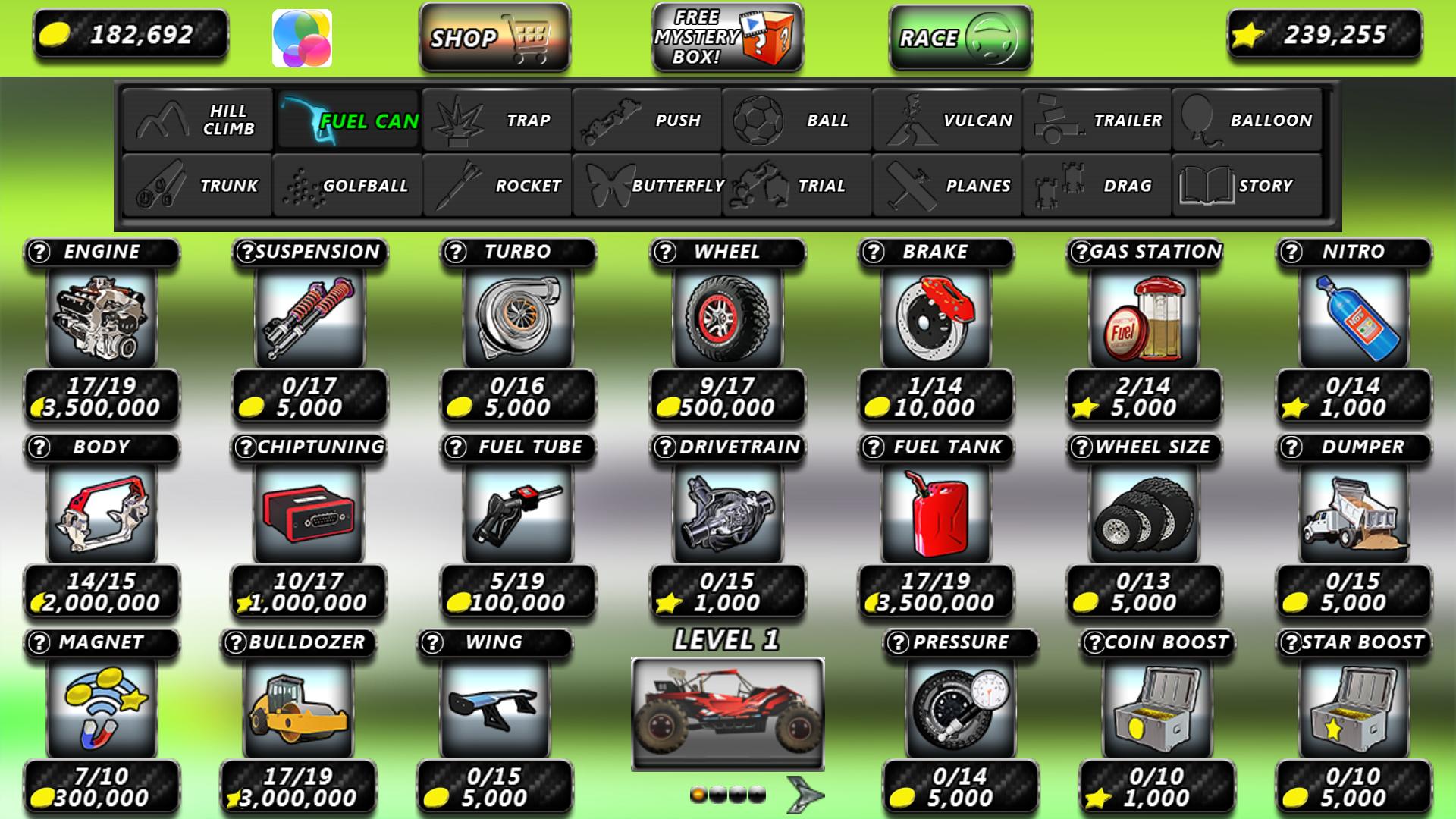Switch to the Rocket game mode
Viewport: 1456px width, 819px height.
pos(497,184)
